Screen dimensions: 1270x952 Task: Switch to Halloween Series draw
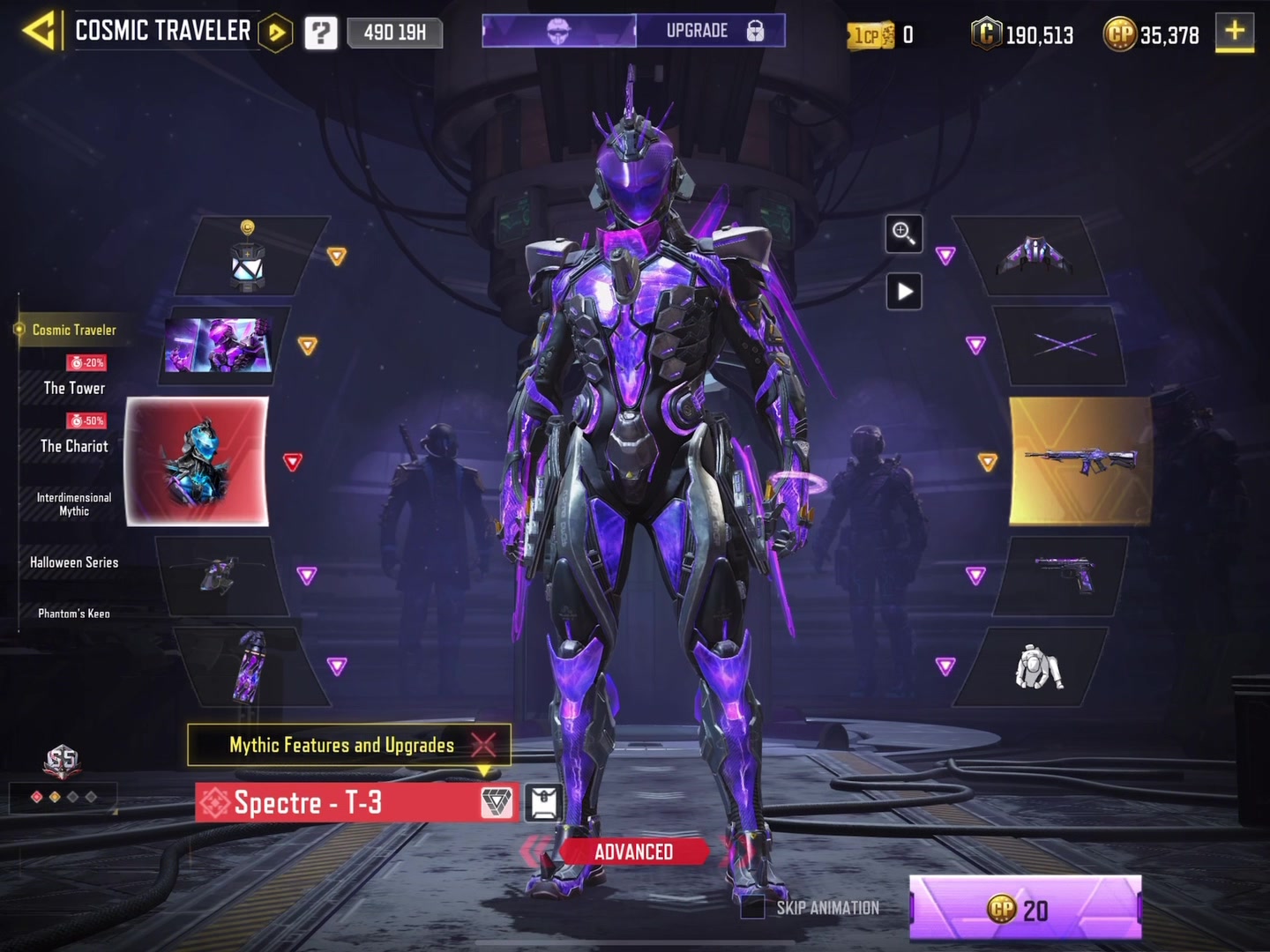tap(74, 562)
